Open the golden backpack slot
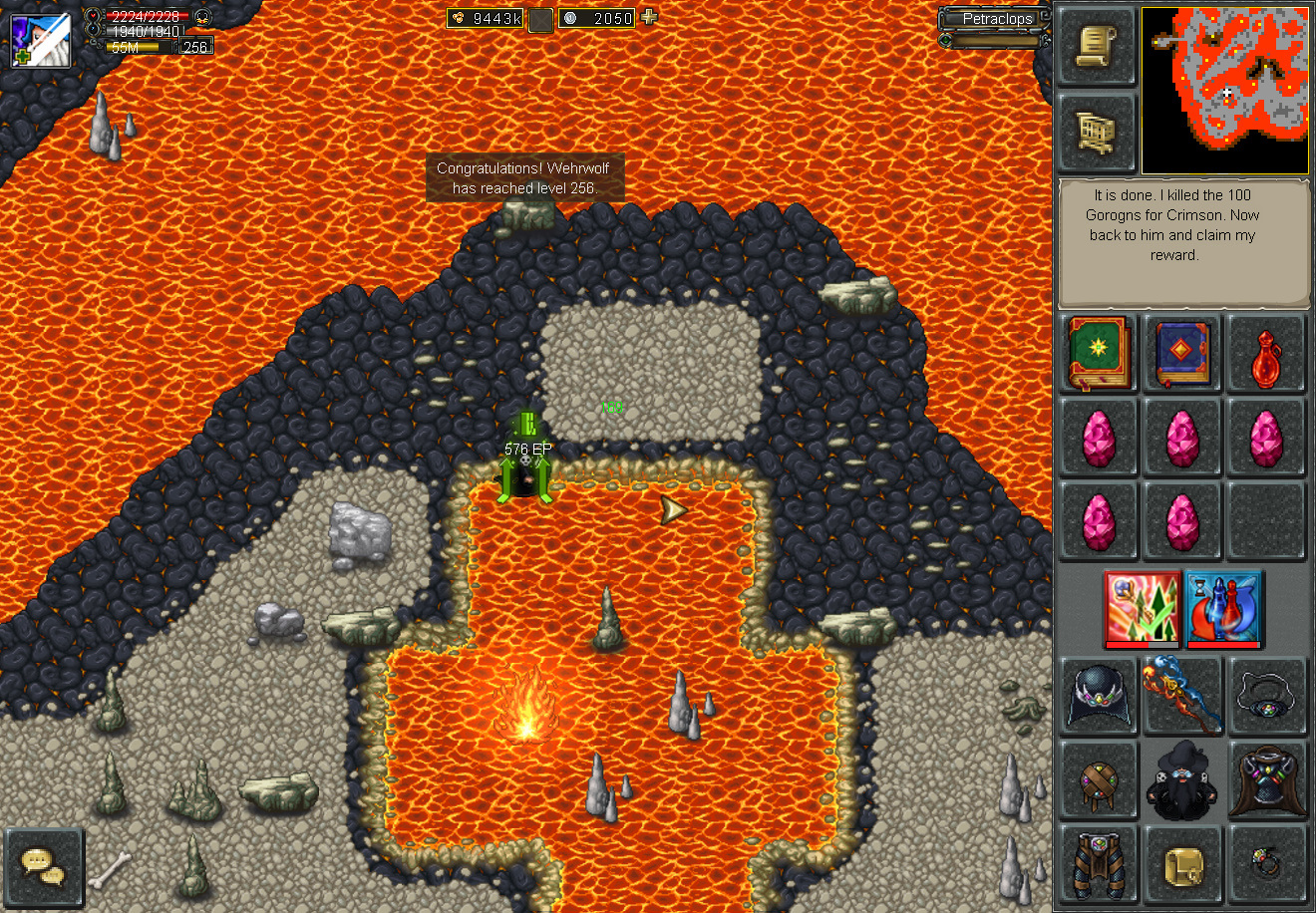This screenshot has height=913, width=1316. [1182, 865]
